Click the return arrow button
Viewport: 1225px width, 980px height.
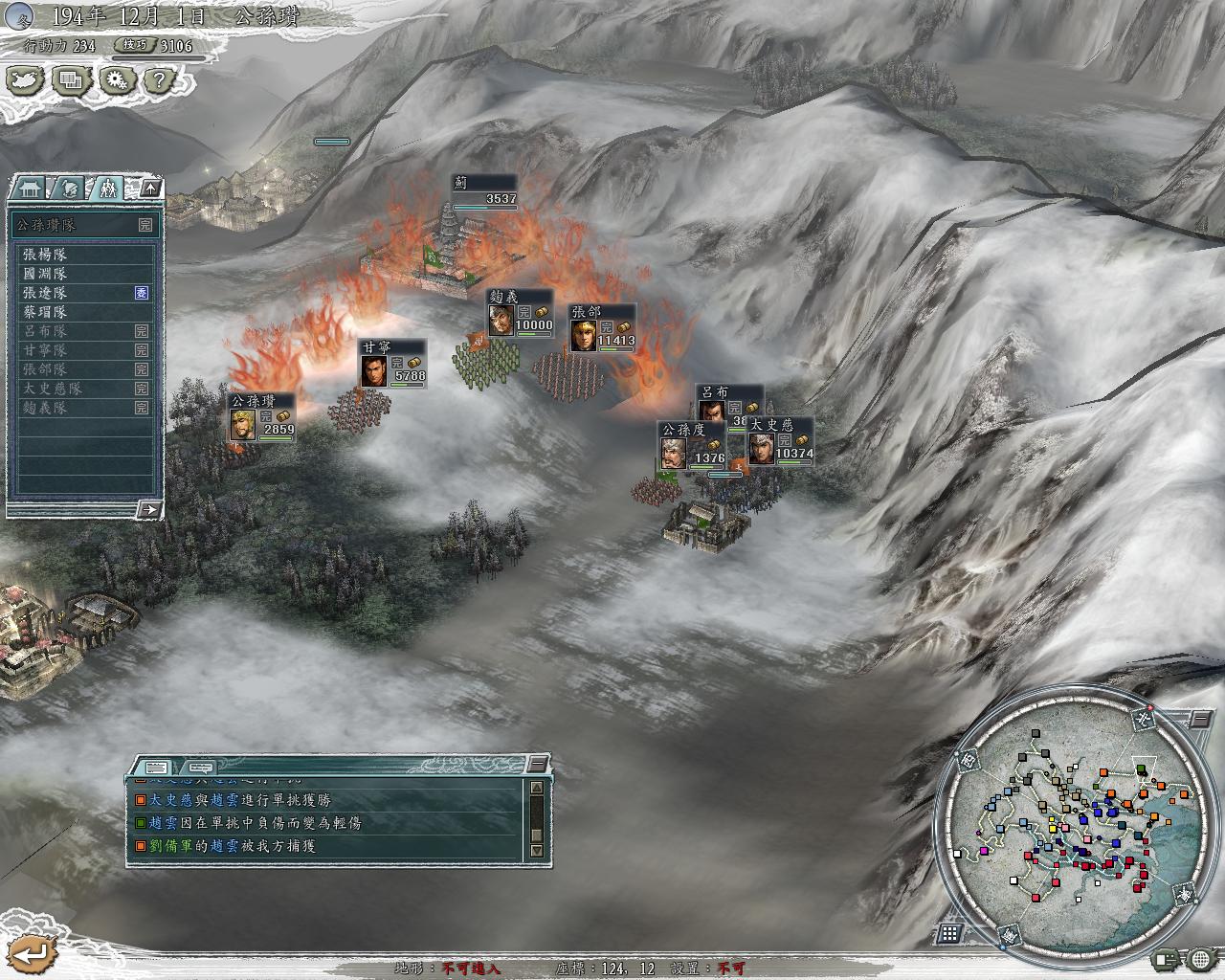(31, 952)
